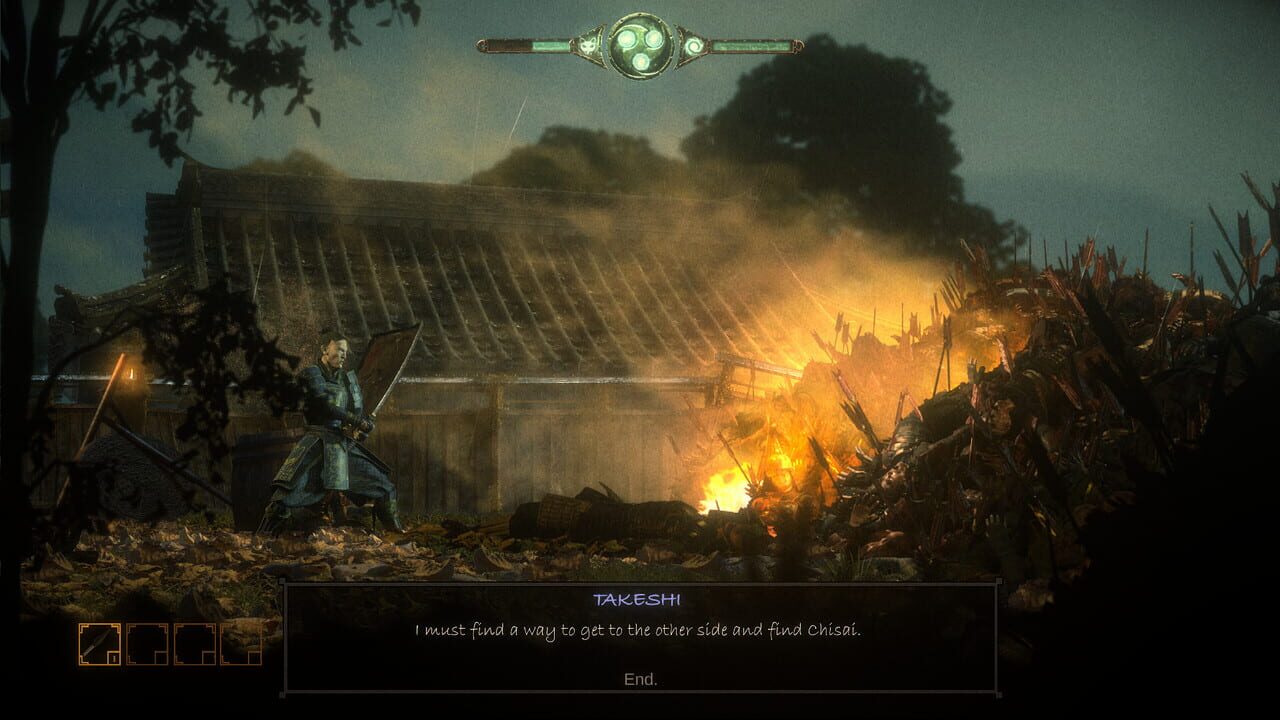
Task: Select the second empty inventory slot
Action: [x=147, y=644]
